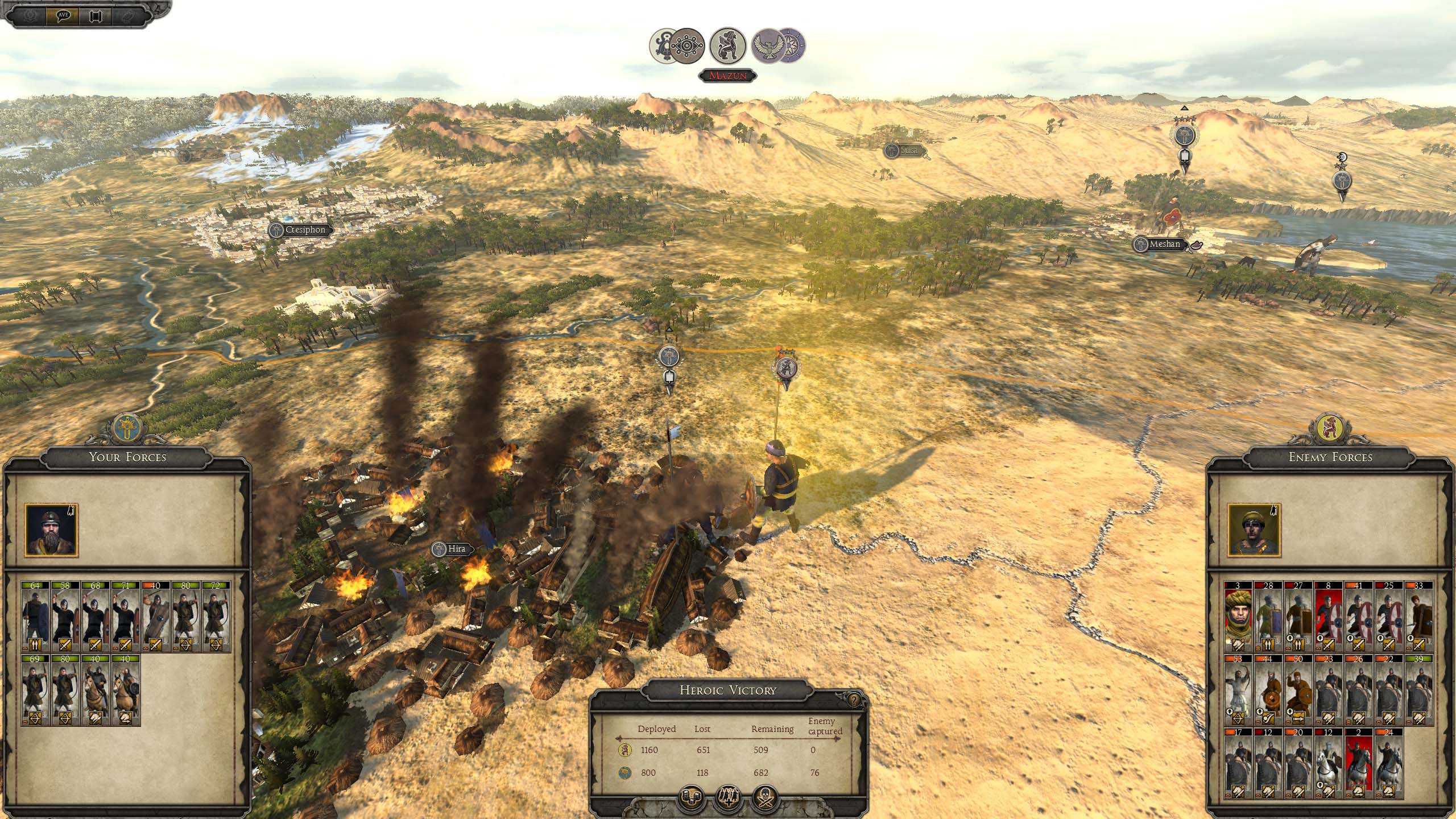Click the Ctesiphon settlement label
The image size is (1456, 819).
click(x=300, y=230)
